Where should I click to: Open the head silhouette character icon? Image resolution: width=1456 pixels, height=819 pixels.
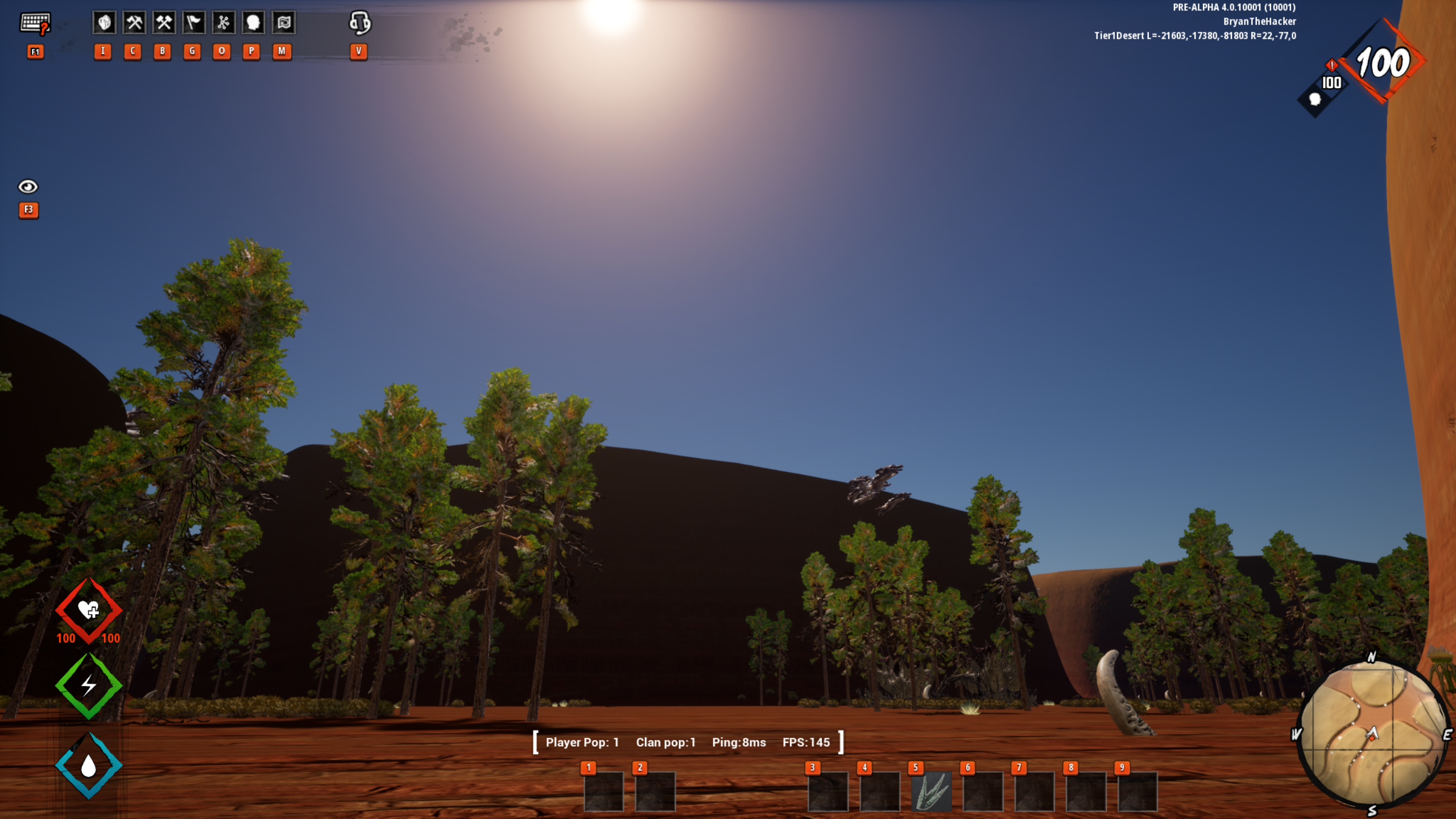click(x=253, y=23)
